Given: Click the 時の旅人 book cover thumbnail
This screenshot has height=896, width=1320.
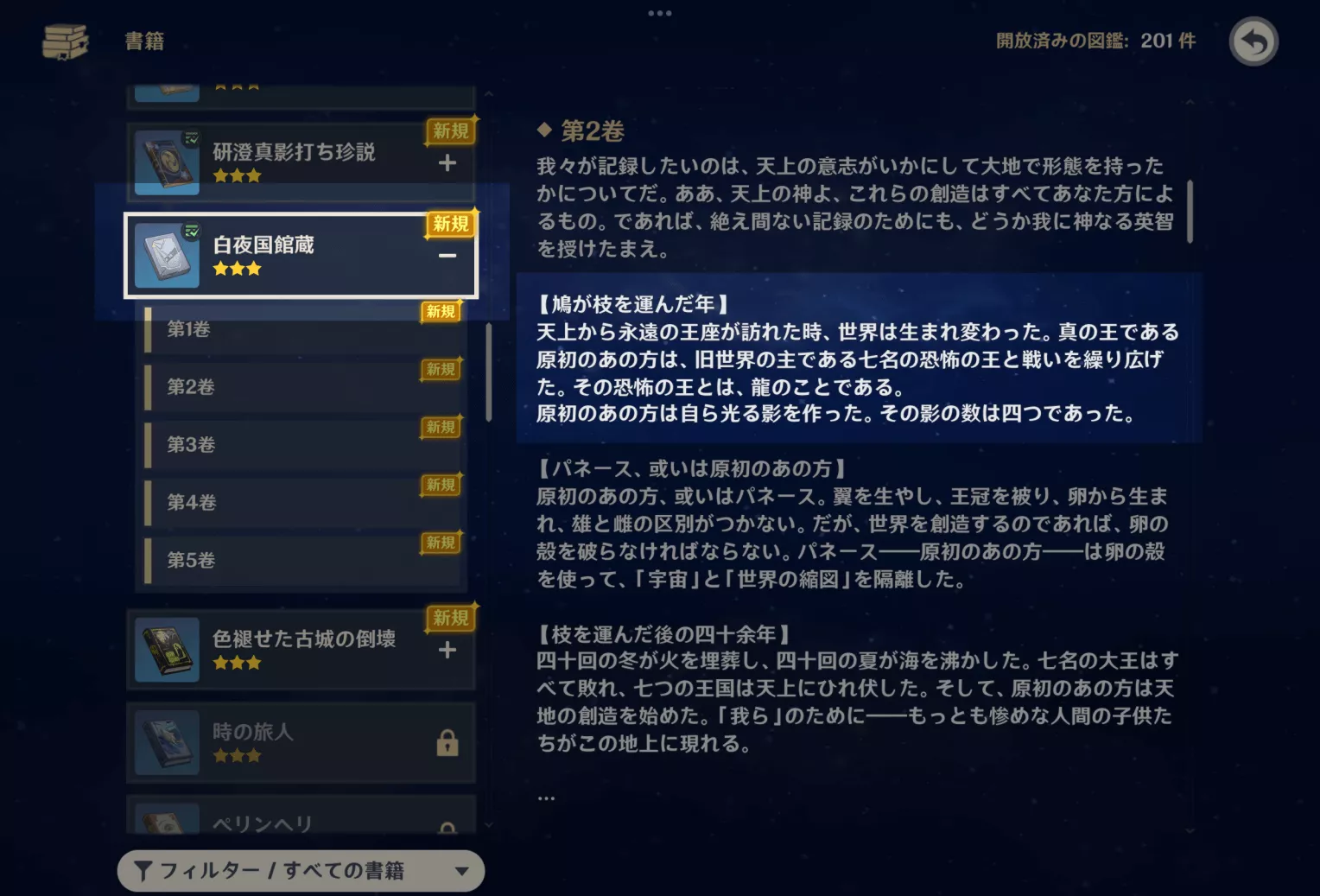Looking at the screenshot, I should click(x=166, y=741).
